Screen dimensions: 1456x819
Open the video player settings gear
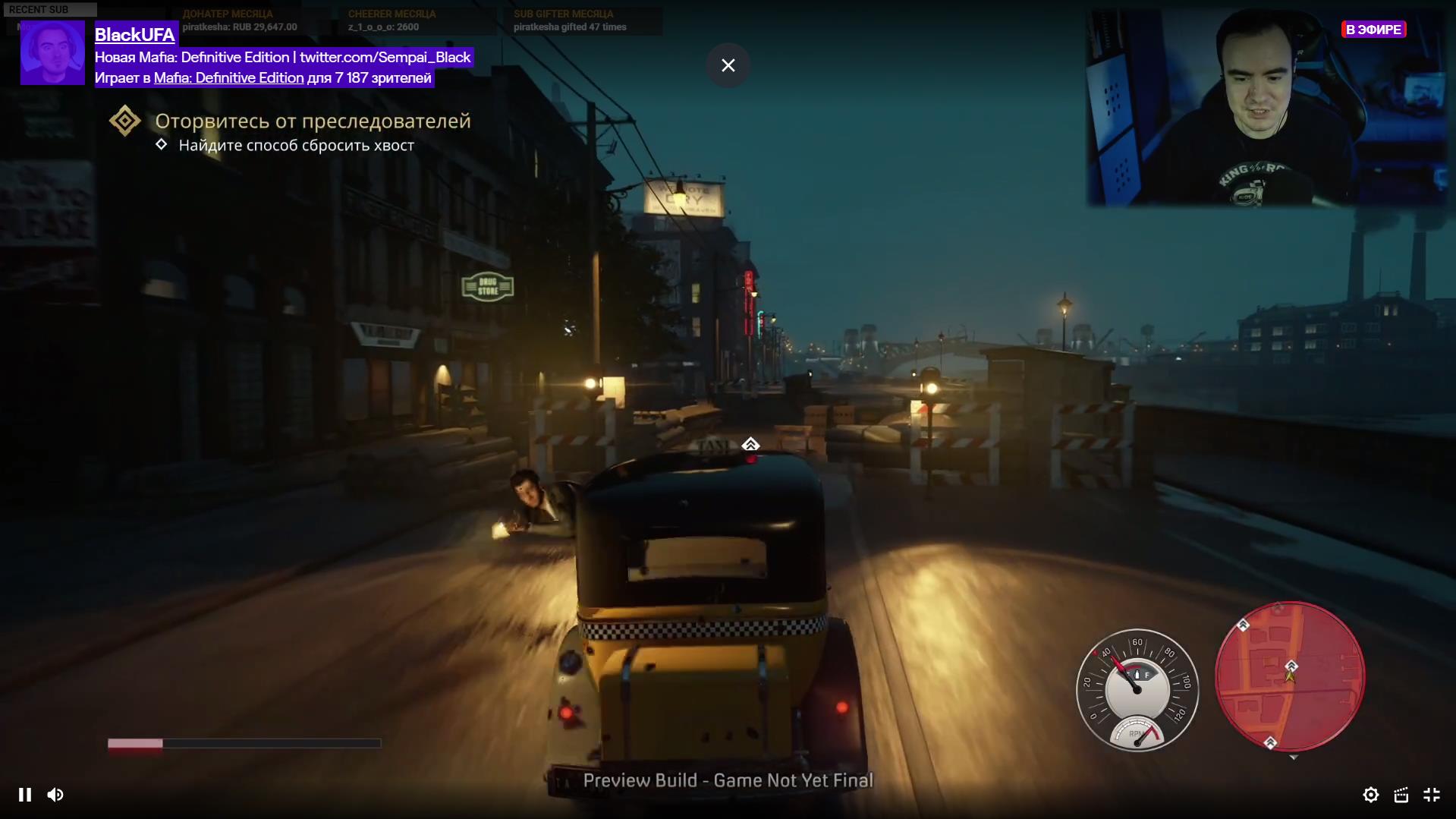tap(1370, 795)
